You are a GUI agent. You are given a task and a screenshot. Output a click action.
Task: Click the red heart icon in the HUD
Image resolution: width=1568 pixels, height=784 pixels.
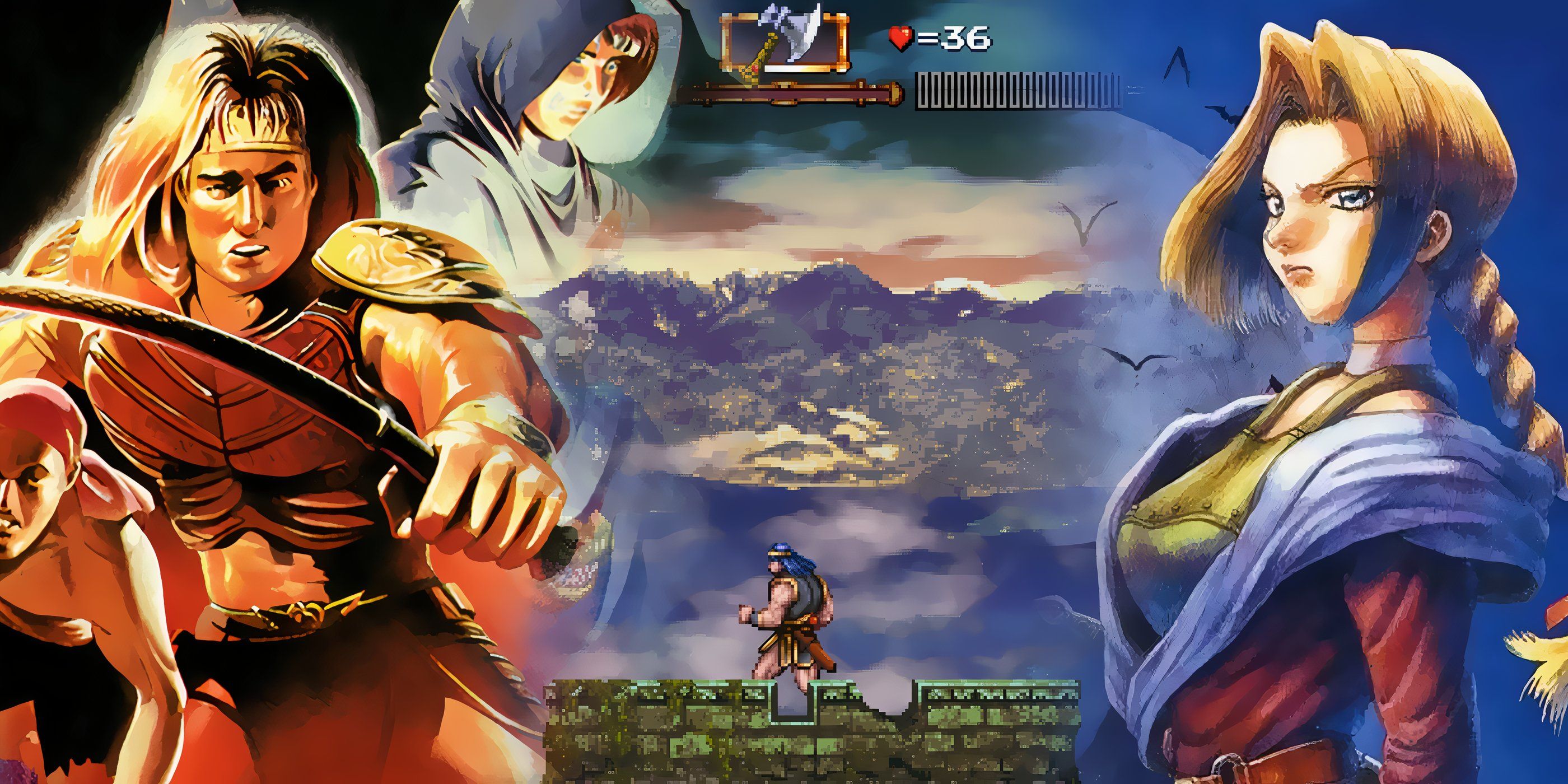(x=900, y=36)
